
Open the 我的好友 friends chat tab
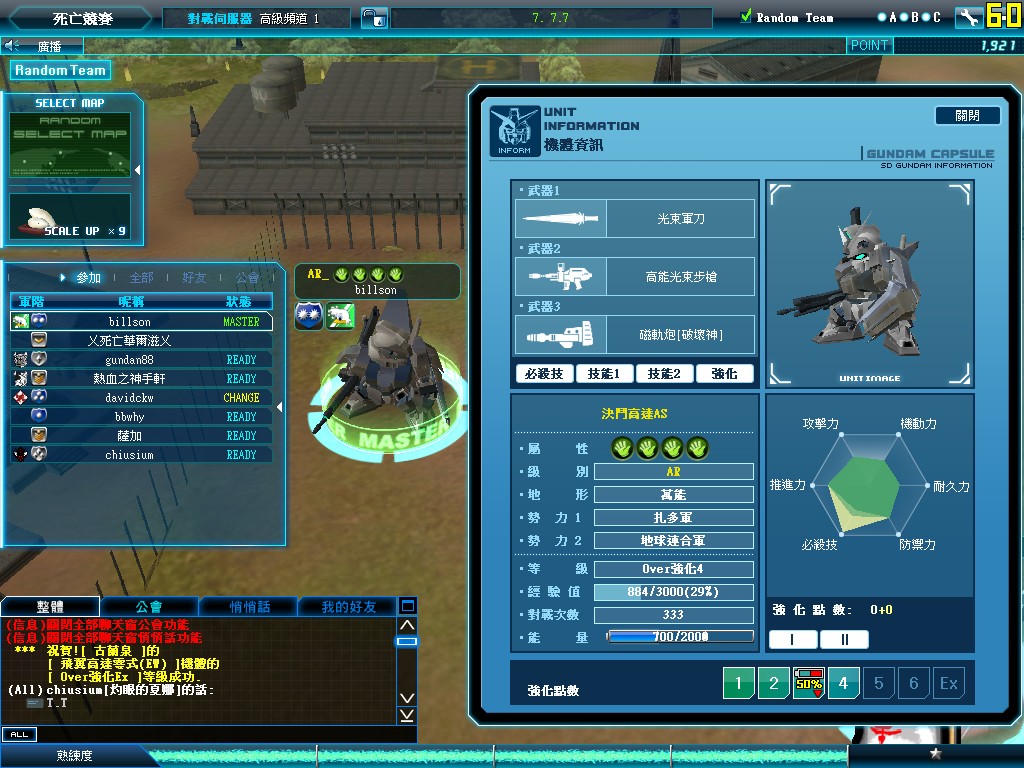tap(348, 607)
